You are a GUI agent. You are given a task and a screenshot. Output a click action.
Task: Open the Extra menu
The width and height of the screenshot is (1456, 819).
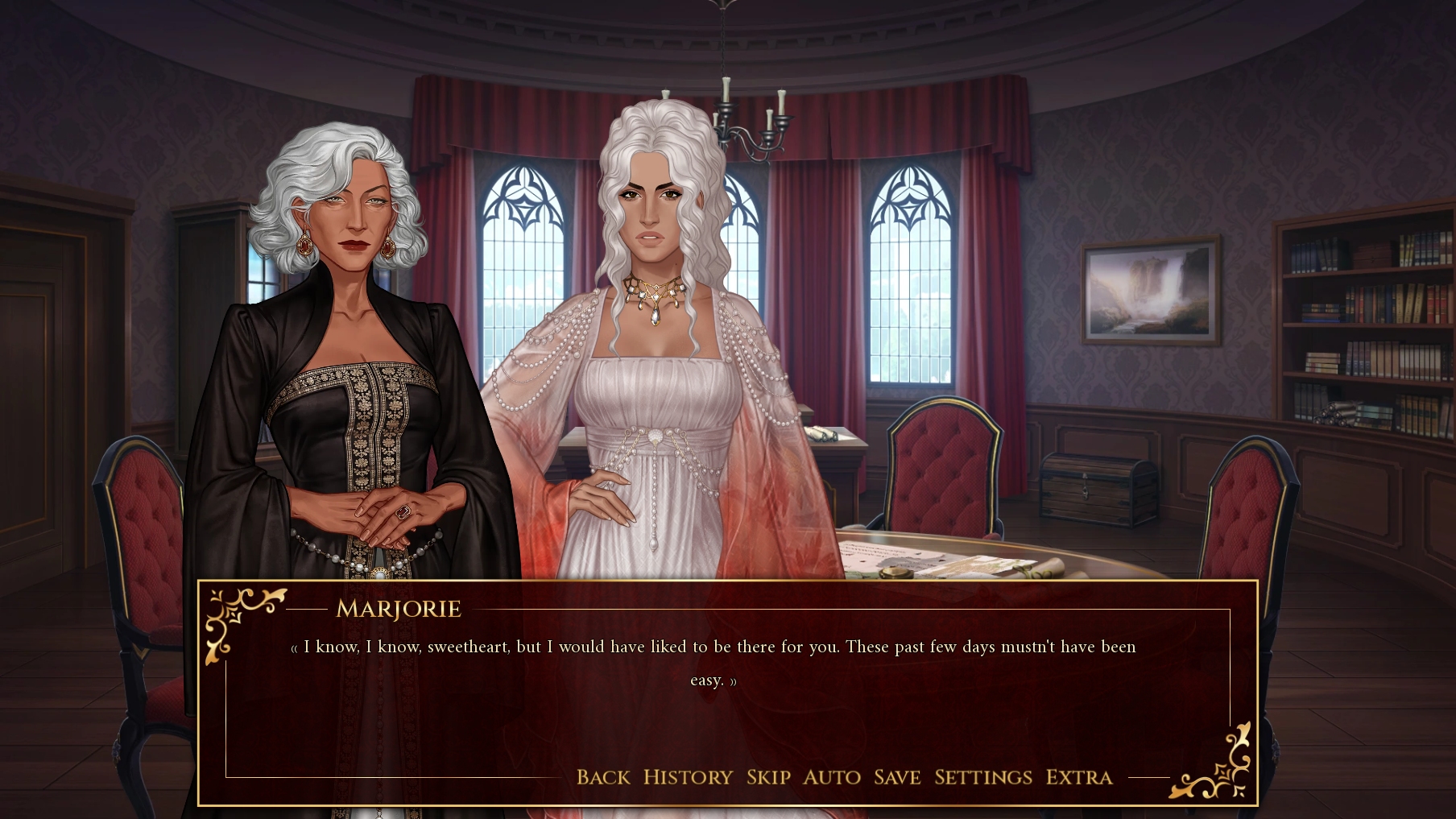click(x=1079, y=777)
